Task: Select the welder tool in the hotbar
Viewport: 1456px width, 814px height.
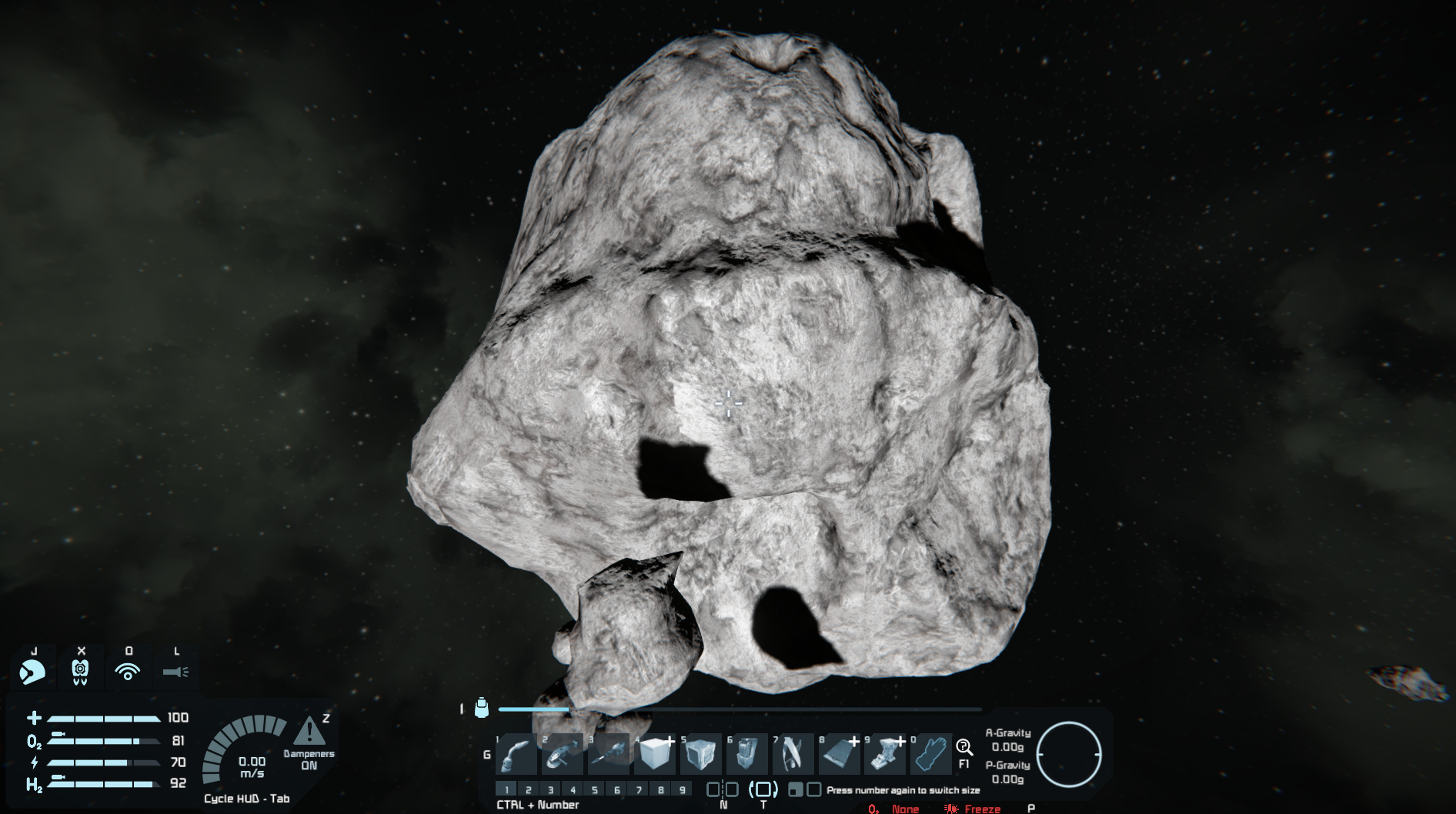Action: (516, 754)
